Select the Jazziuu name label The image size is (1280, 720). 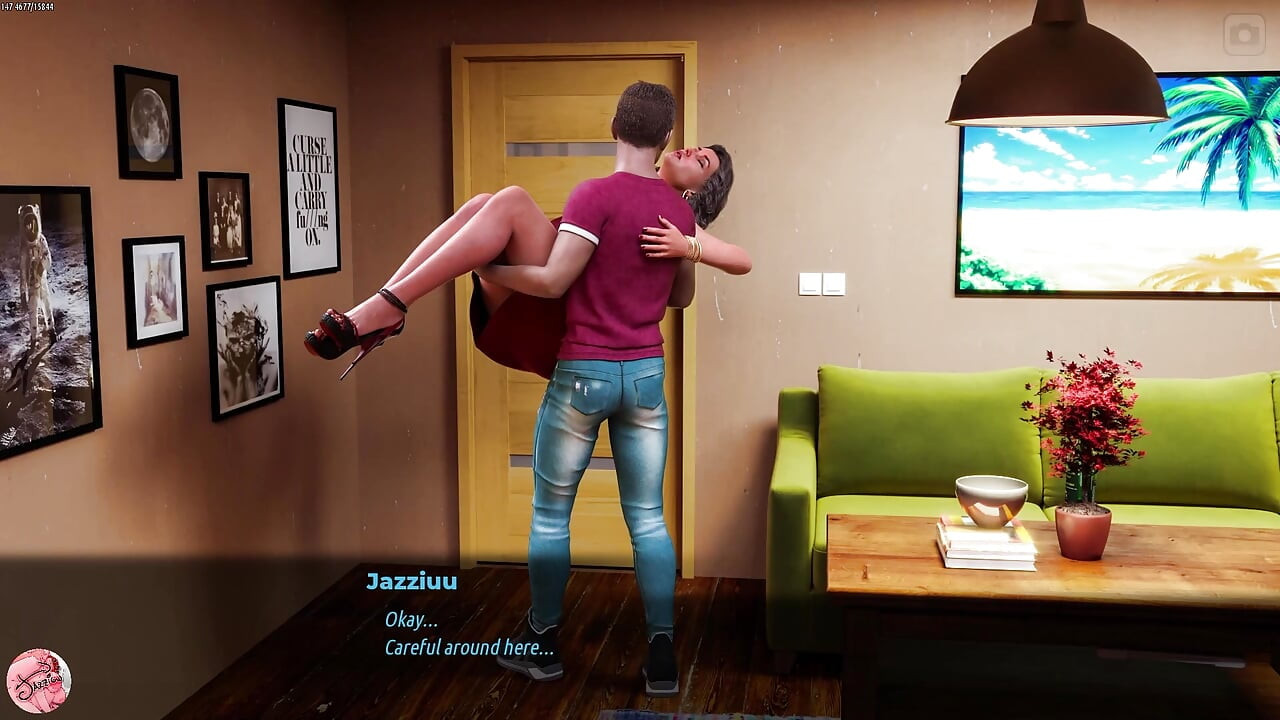tap(410, 581)
